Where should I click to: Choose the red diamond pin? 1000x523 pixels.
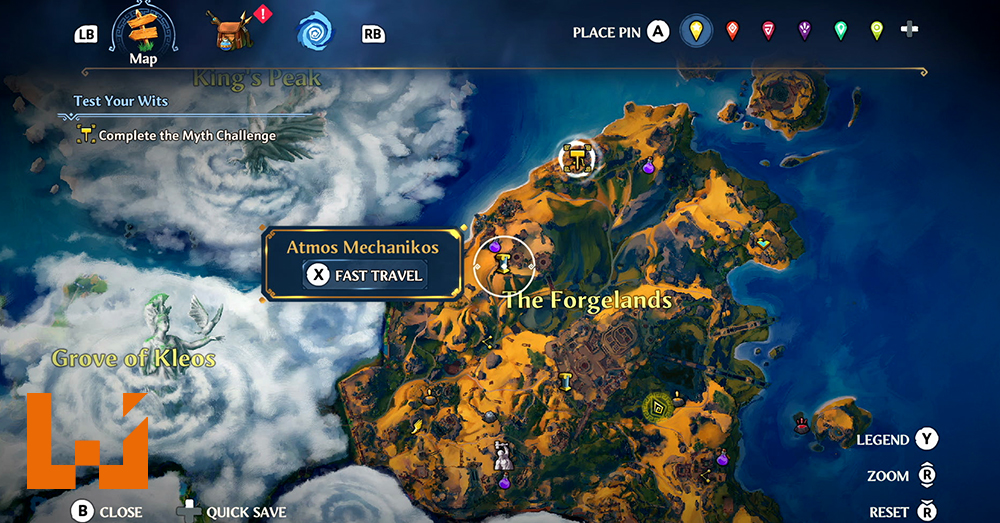pos(732,31)
